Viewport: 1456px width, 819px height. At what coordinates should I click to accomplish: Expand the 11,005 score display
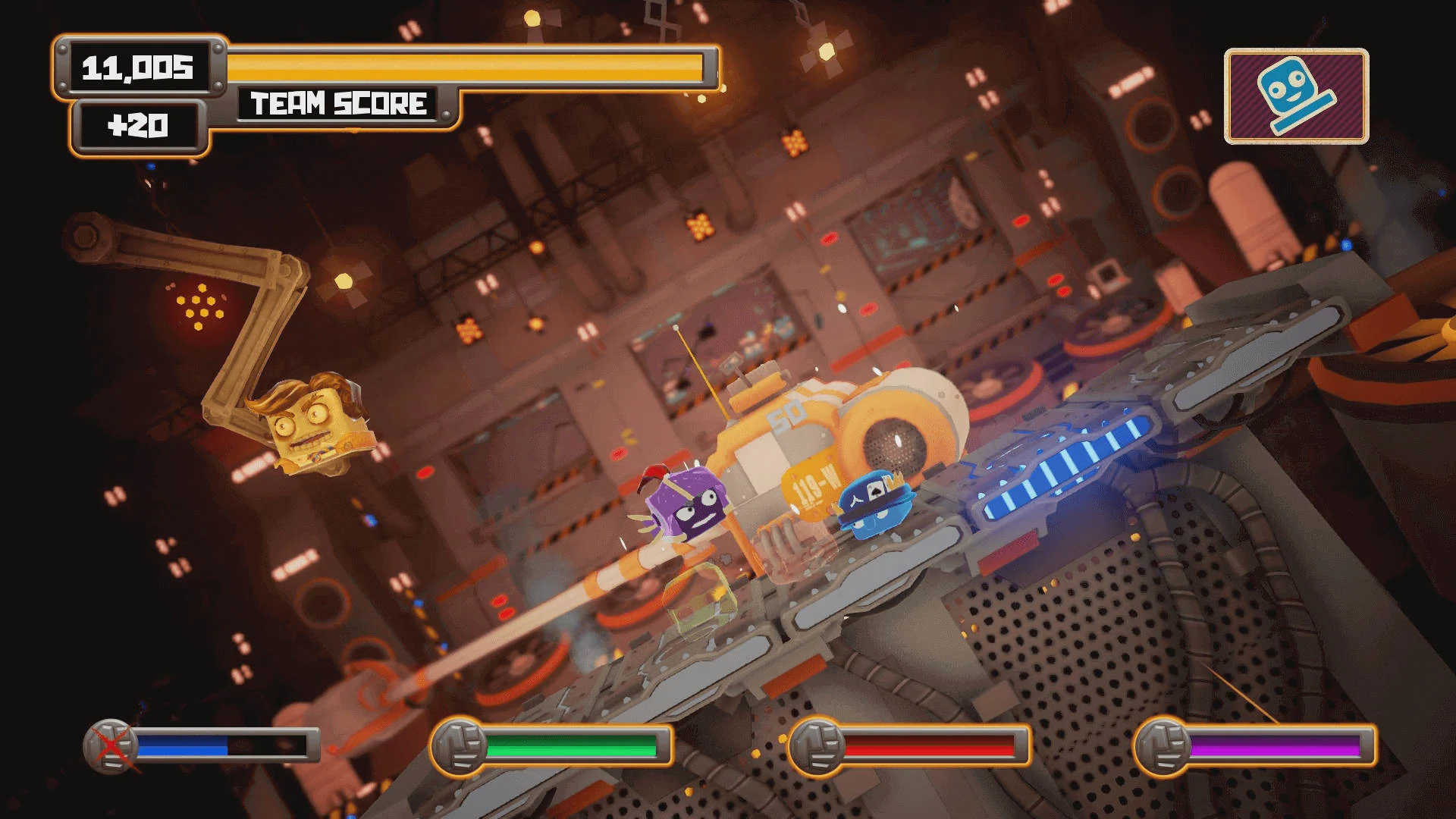140,68
